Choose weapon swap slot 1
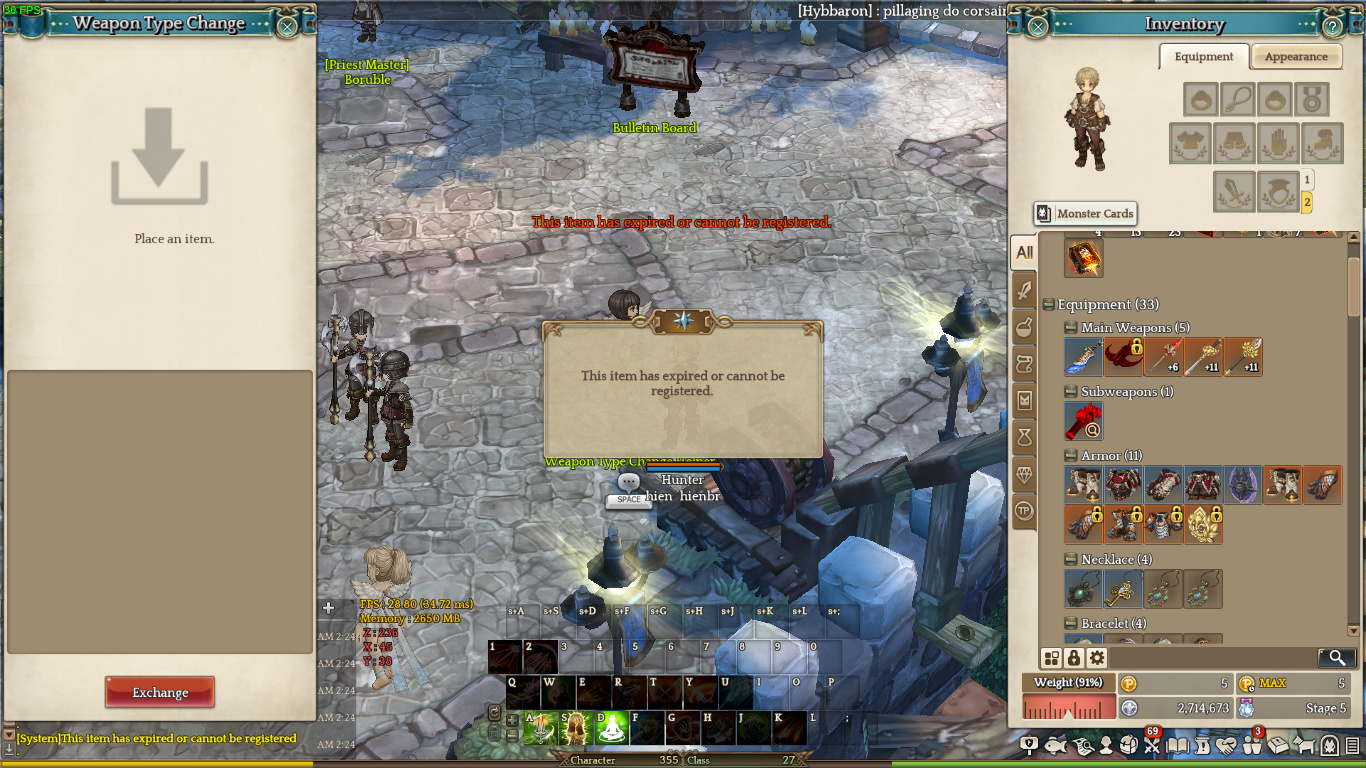This screenshot has width=1366, height=768. [x=1306, y=180]
